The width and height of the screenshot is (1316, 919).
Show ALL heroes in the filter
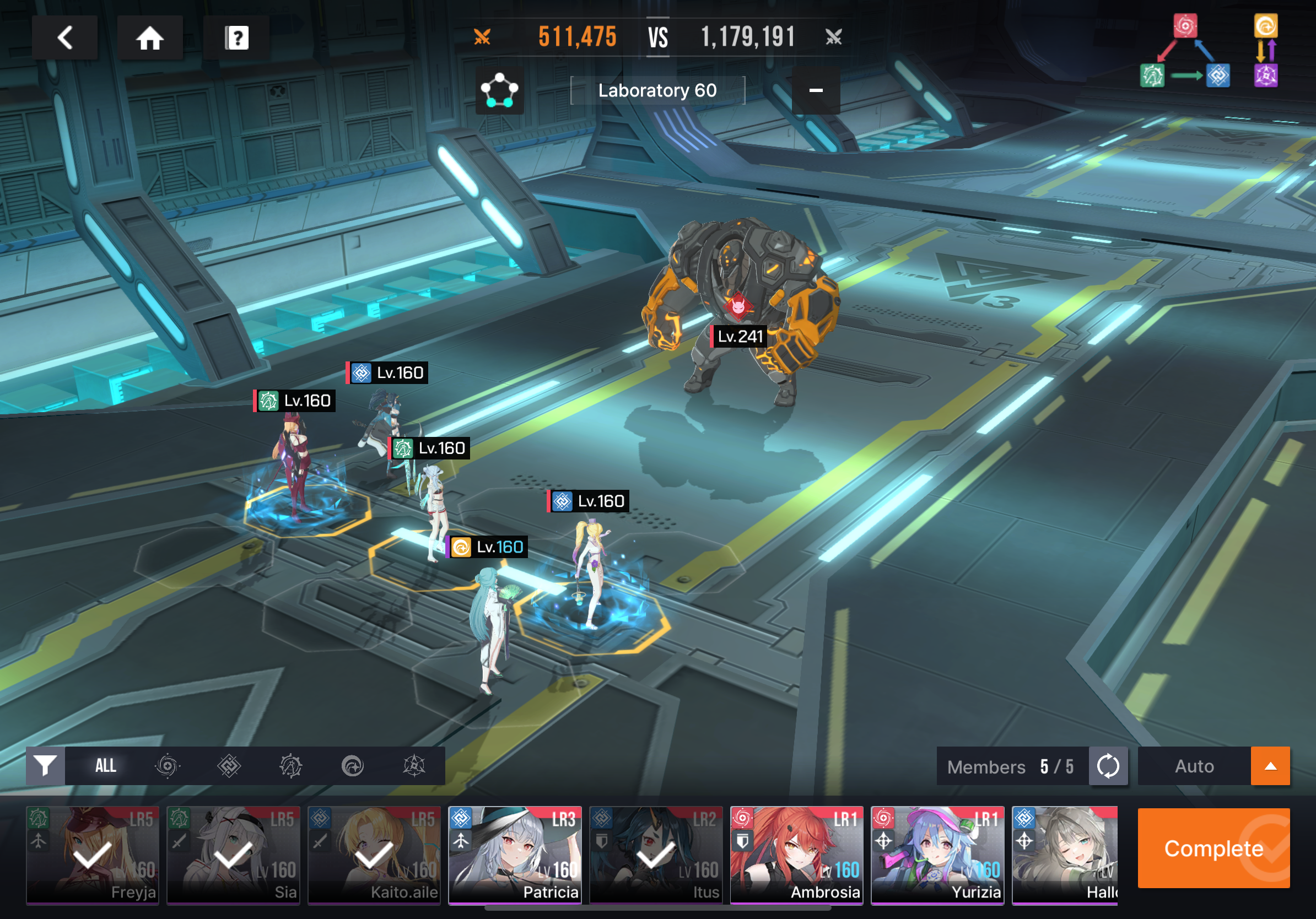(105, 765)
